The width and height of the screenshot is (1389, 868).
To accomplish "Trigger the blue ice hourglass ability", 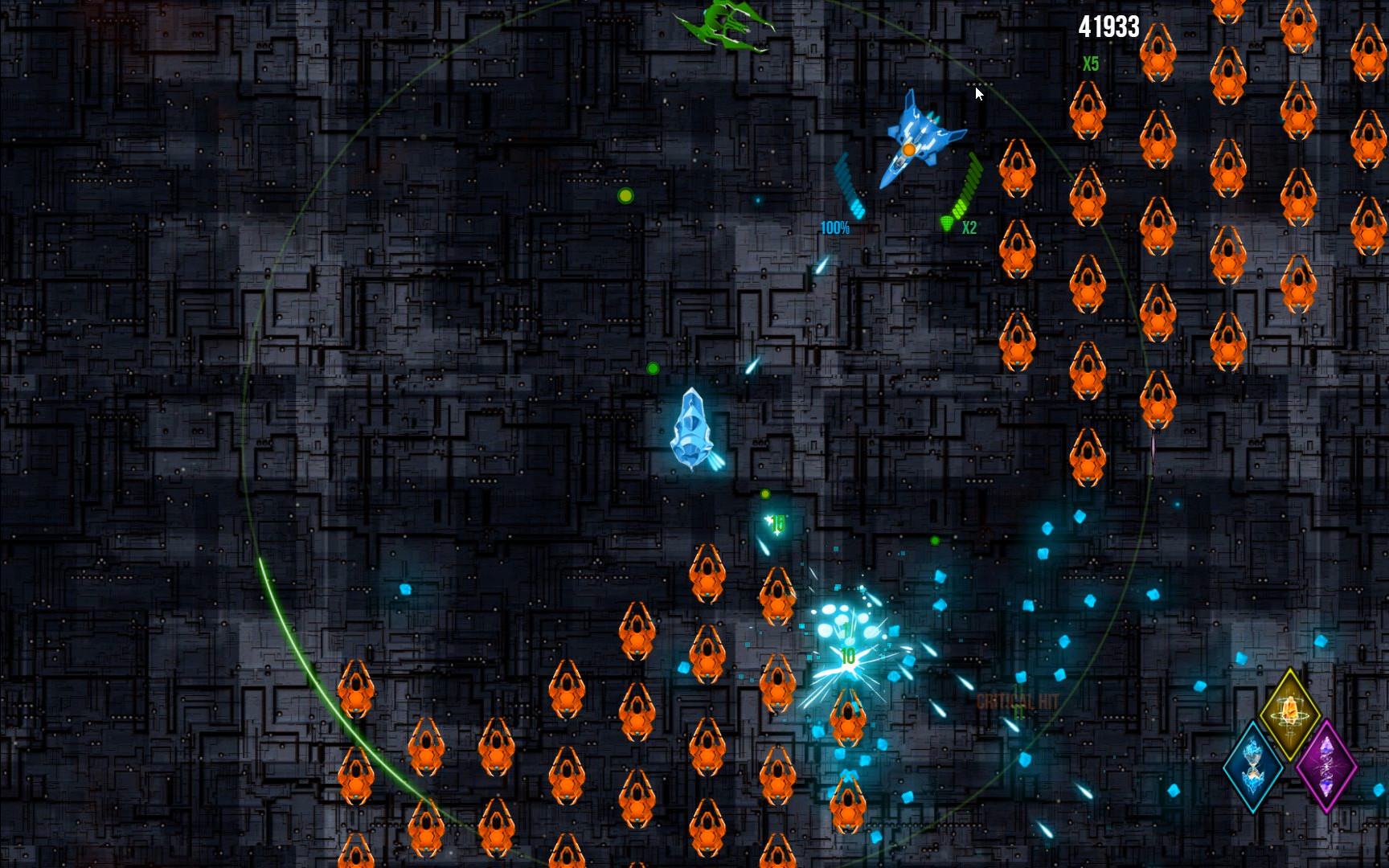I will tap(1253, 766).
